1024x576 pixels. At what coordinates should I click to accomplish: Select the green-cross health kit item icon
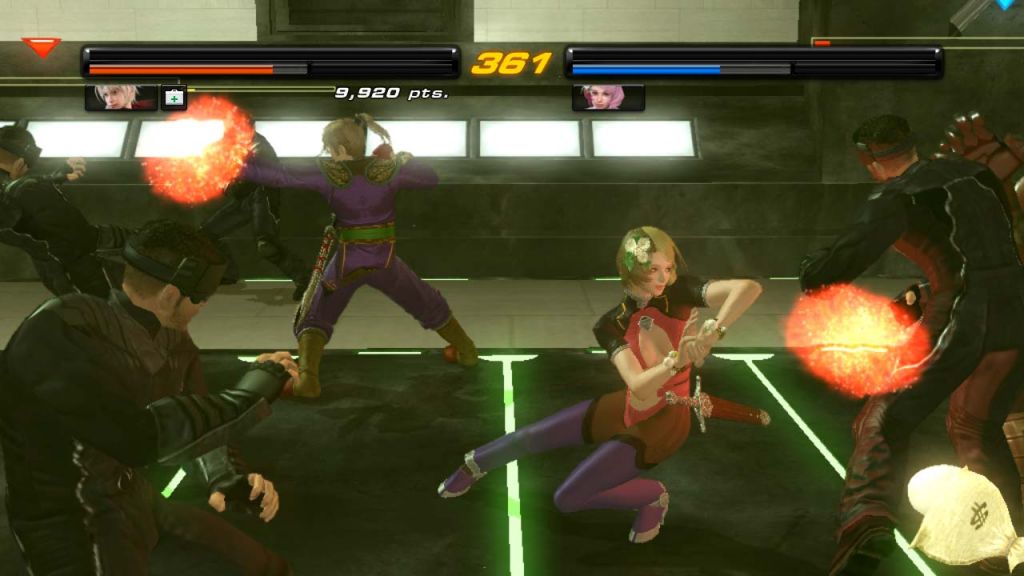[x=174, y=97]
